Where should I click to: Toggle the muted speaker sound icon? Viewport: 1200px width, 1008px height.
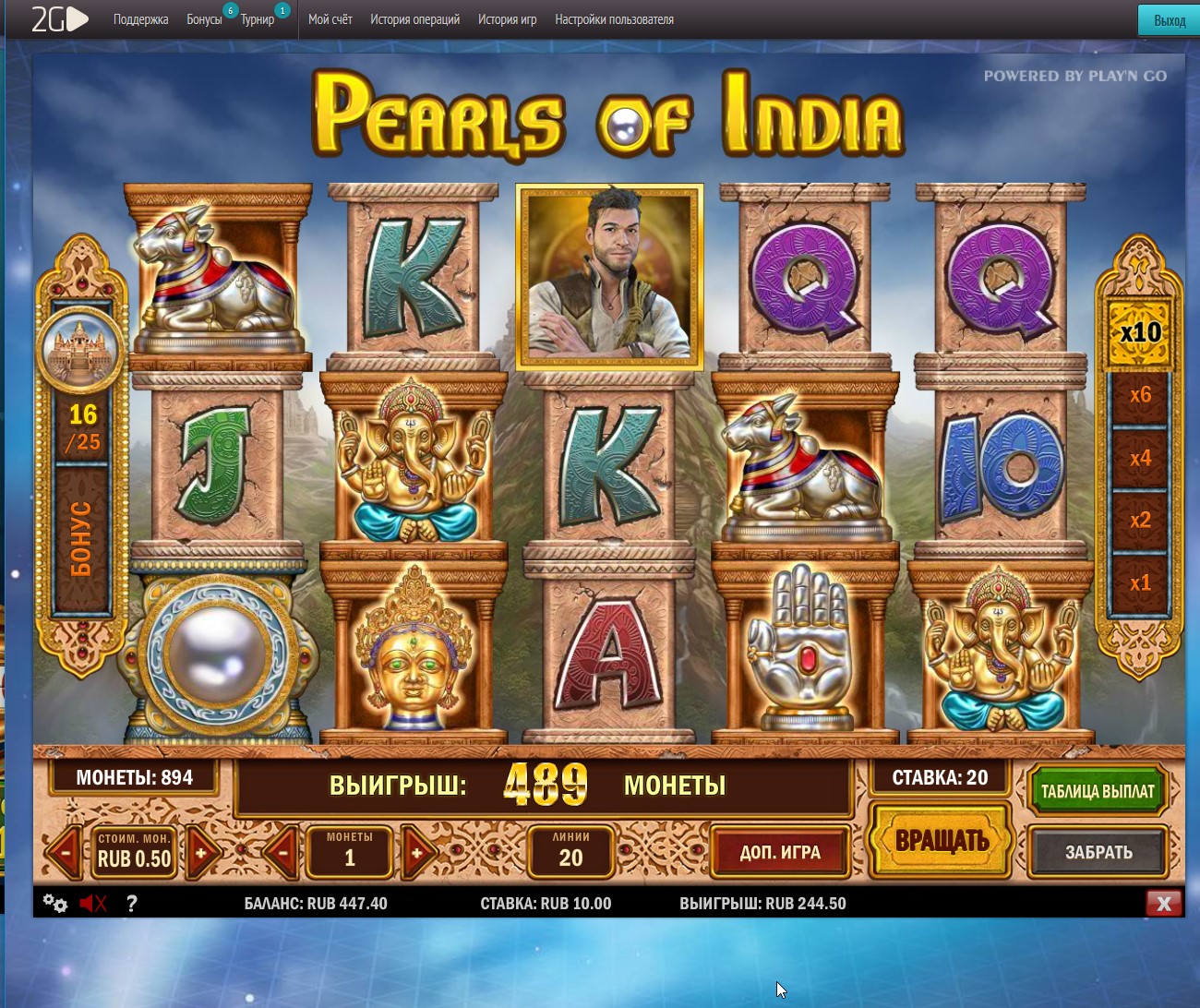click(93, 904)
